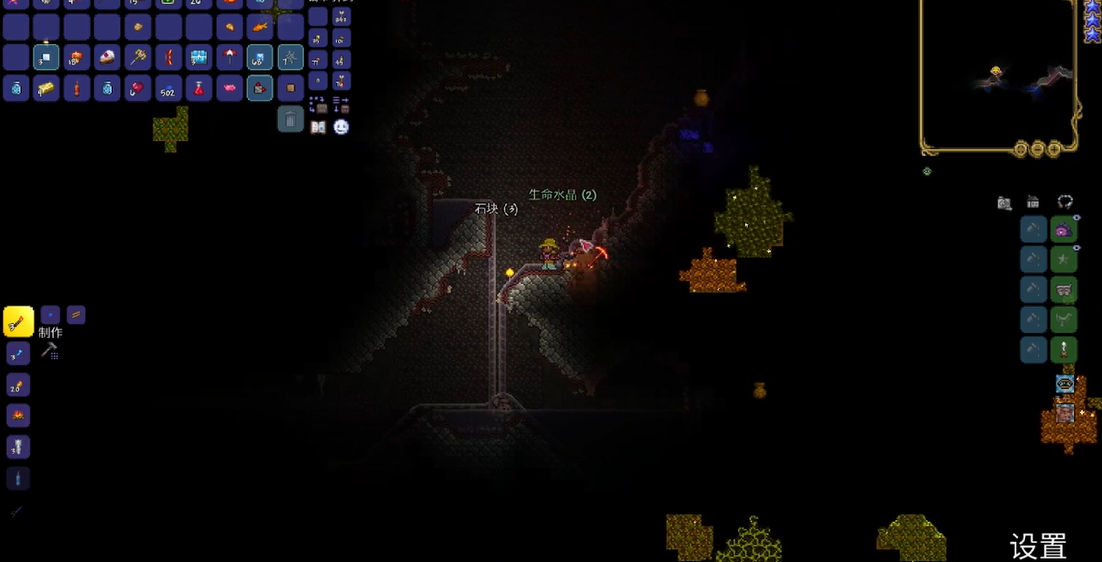The height and width of the screenshot is (562, 1102).
Task: Select the golden hammer inventory slot
Action: pos(138,58)
